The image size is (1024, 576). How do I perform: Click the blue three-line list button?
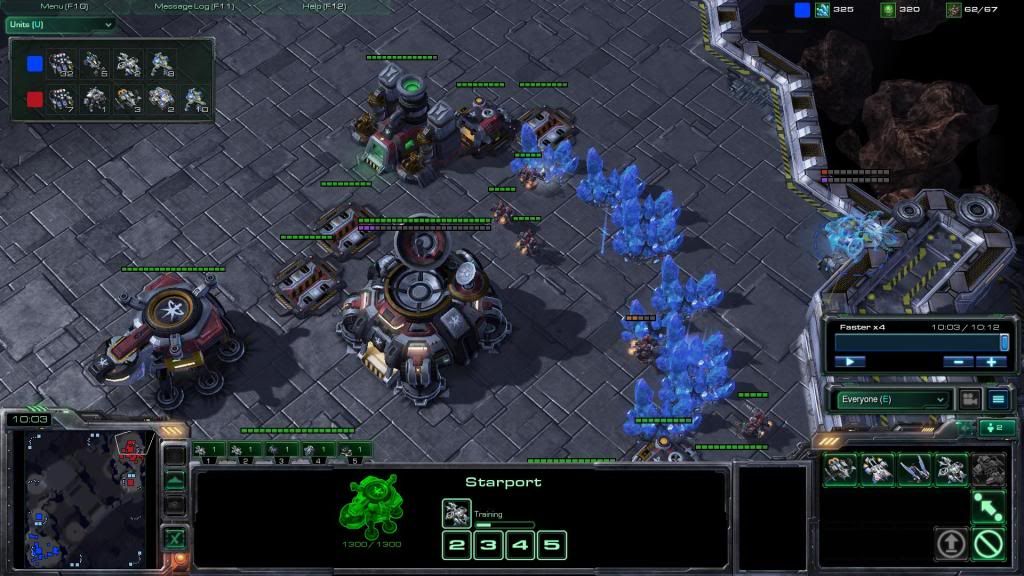998,399
